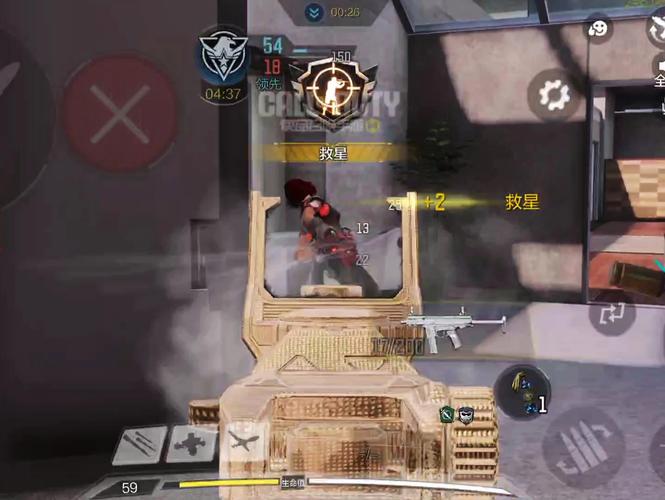
Task: Open the gear settings menu
Action: click(552, 96)
